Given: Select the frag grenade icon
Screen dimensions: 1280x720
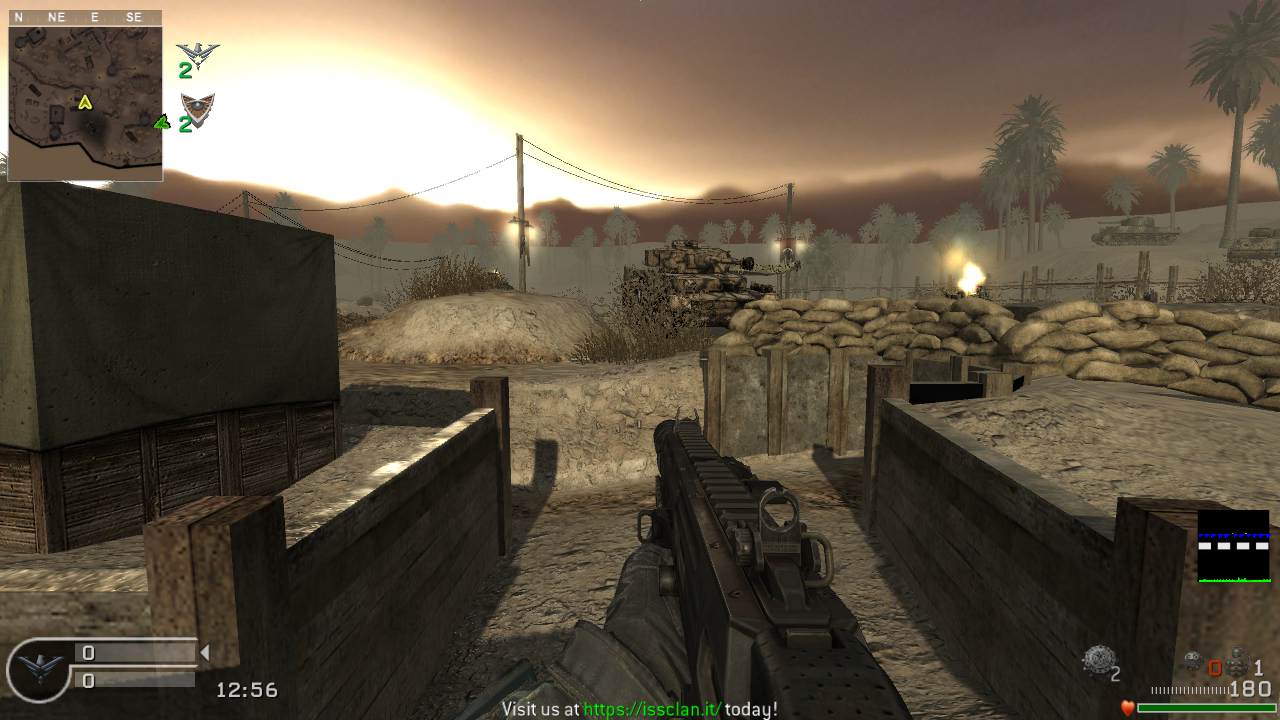Looking at the screenshot, I should pyautogui.click(x=1237, y=662).
